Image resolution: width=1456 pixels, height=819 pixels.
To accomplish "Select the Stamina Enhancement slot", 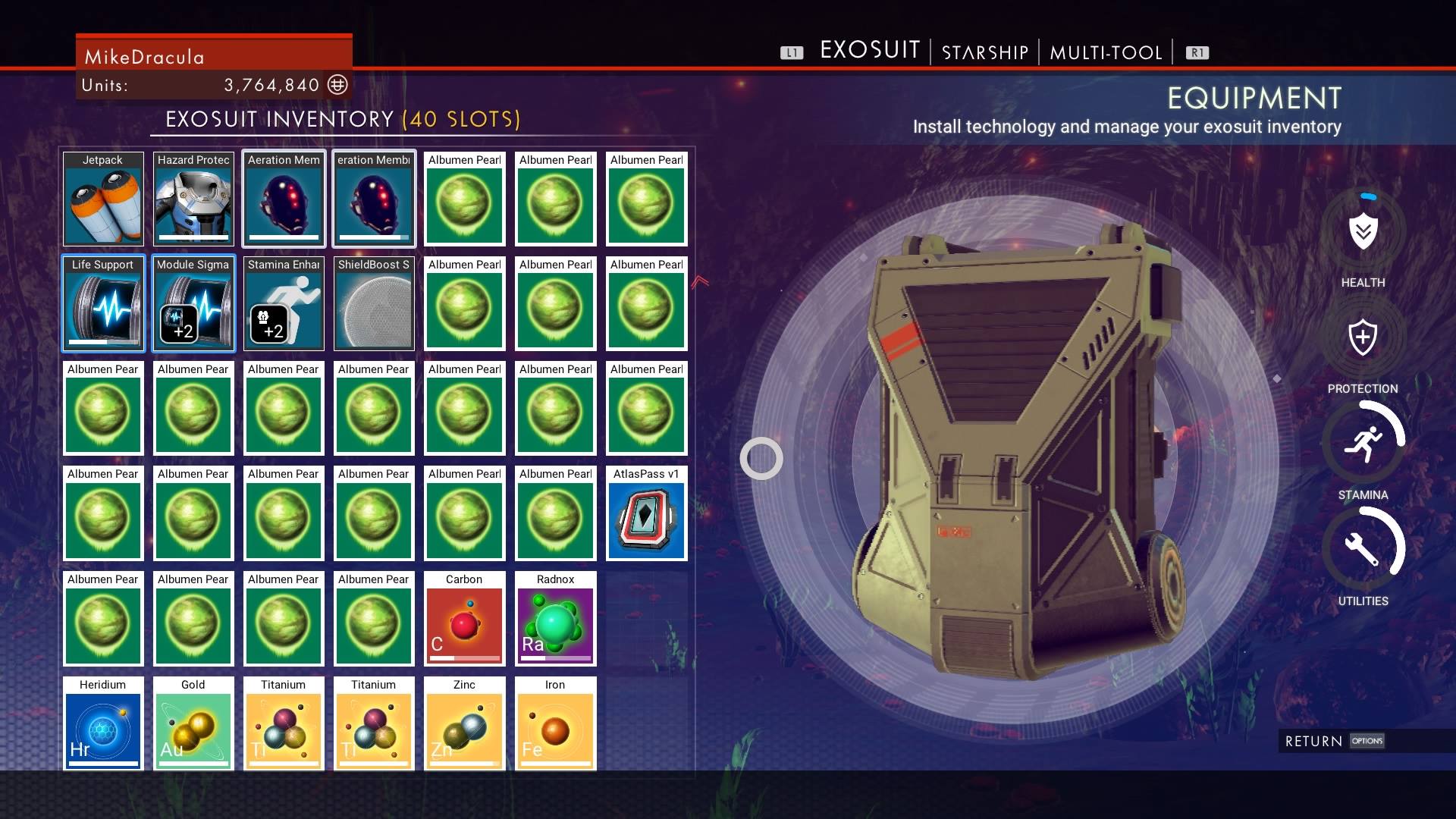I will pyautogui.click(x=284, y=304).
